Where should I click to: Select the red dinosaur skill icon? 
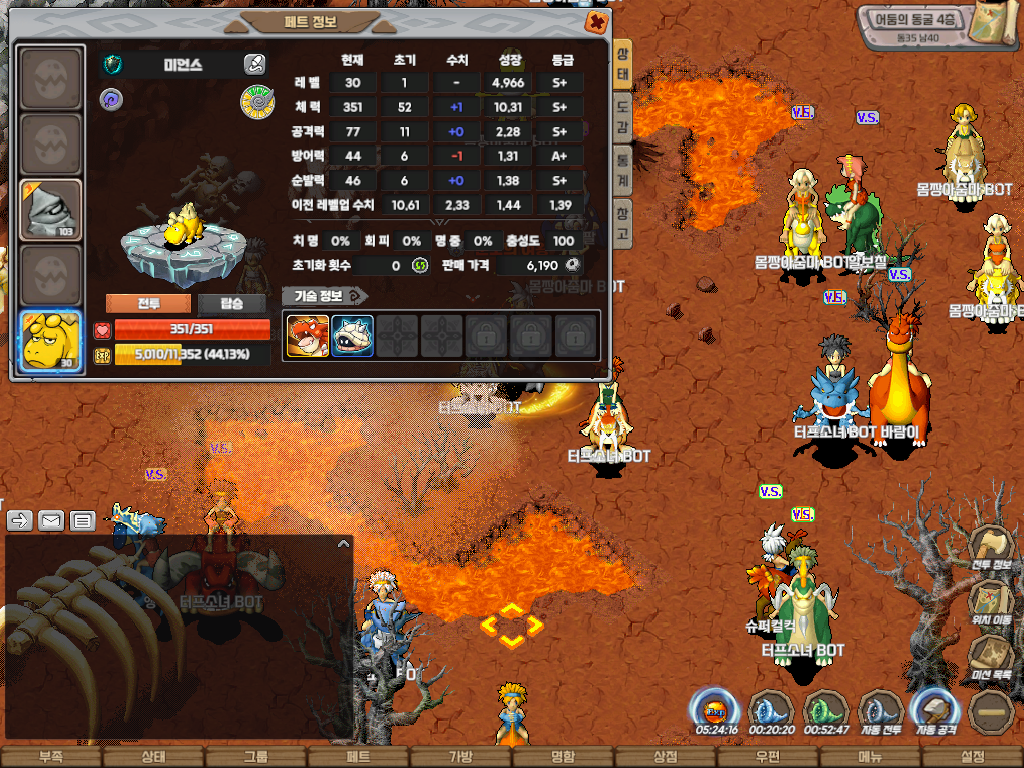click(308, 336)
